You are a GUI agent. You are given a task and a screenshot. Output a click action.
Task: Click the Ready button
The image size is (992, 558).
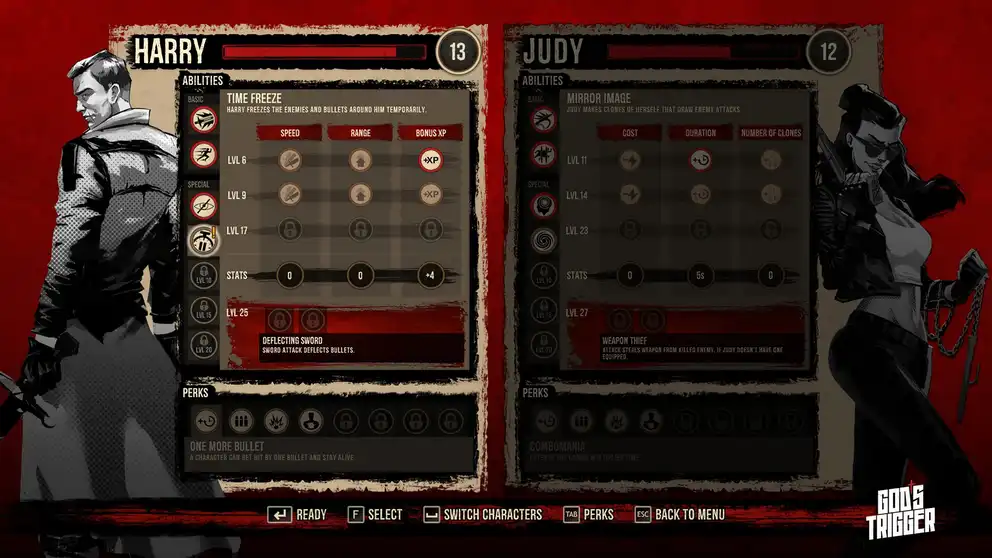(x=298, y=515)
